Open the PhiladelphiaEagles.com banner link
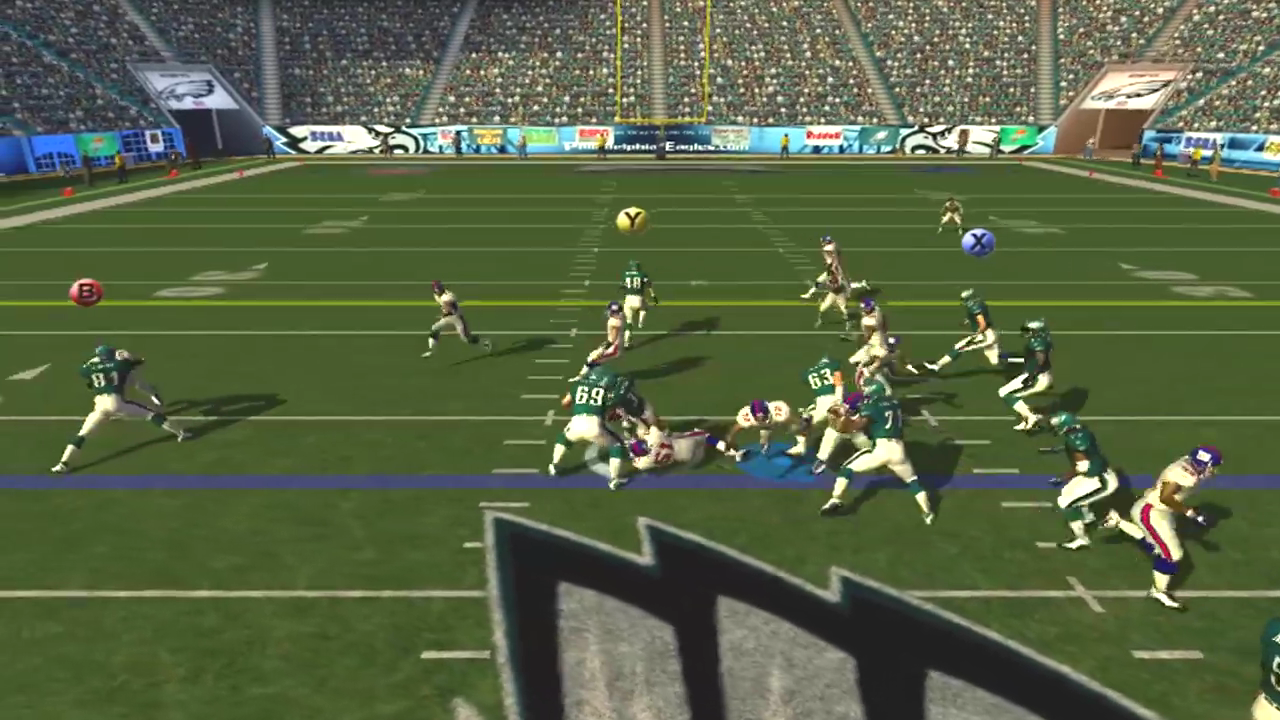Viewport: 1280px width, 720px height. click(x=660, y=145)
